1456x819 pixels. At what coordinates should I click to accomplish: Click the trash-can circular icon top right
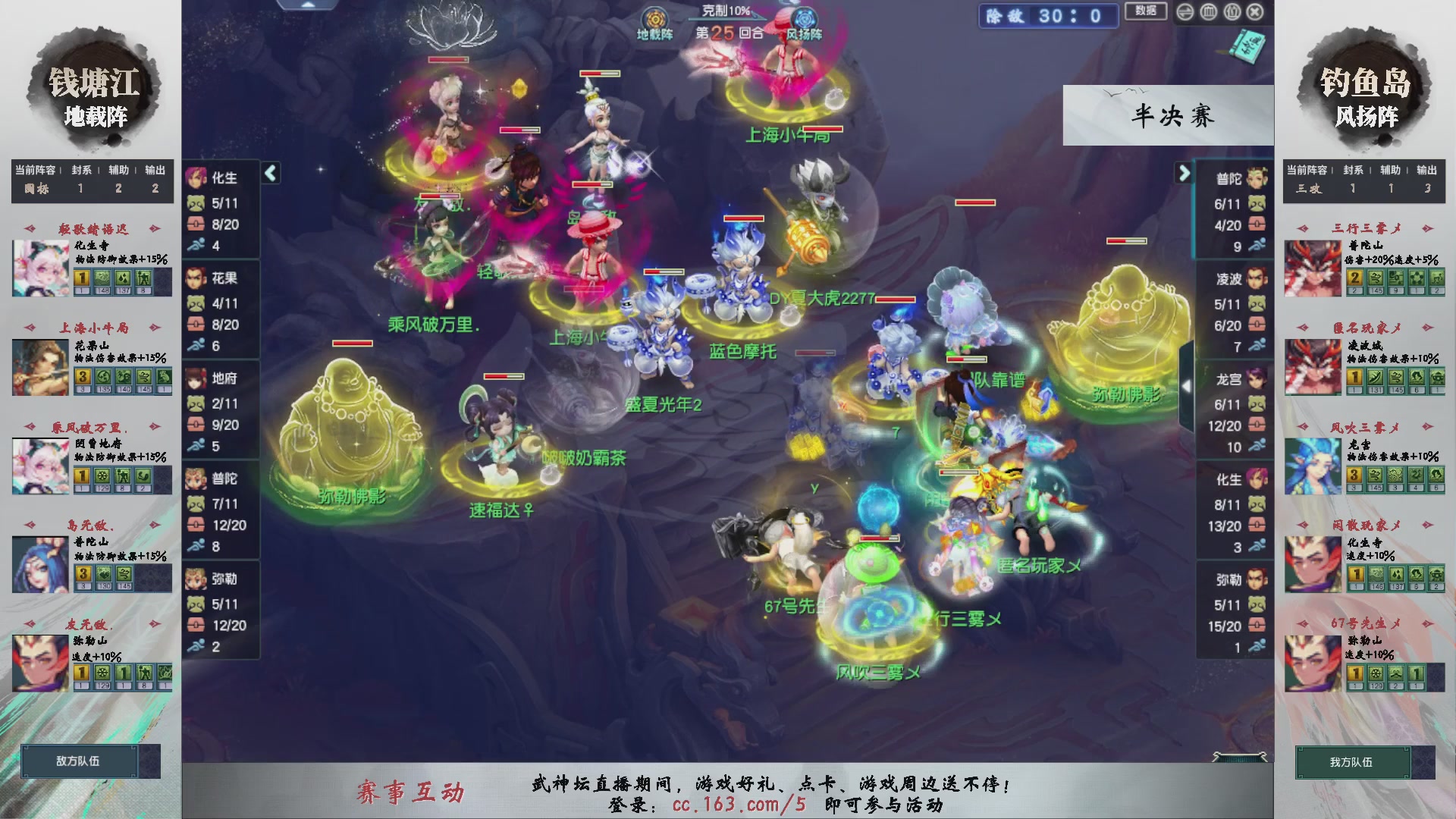(1209, 12)
